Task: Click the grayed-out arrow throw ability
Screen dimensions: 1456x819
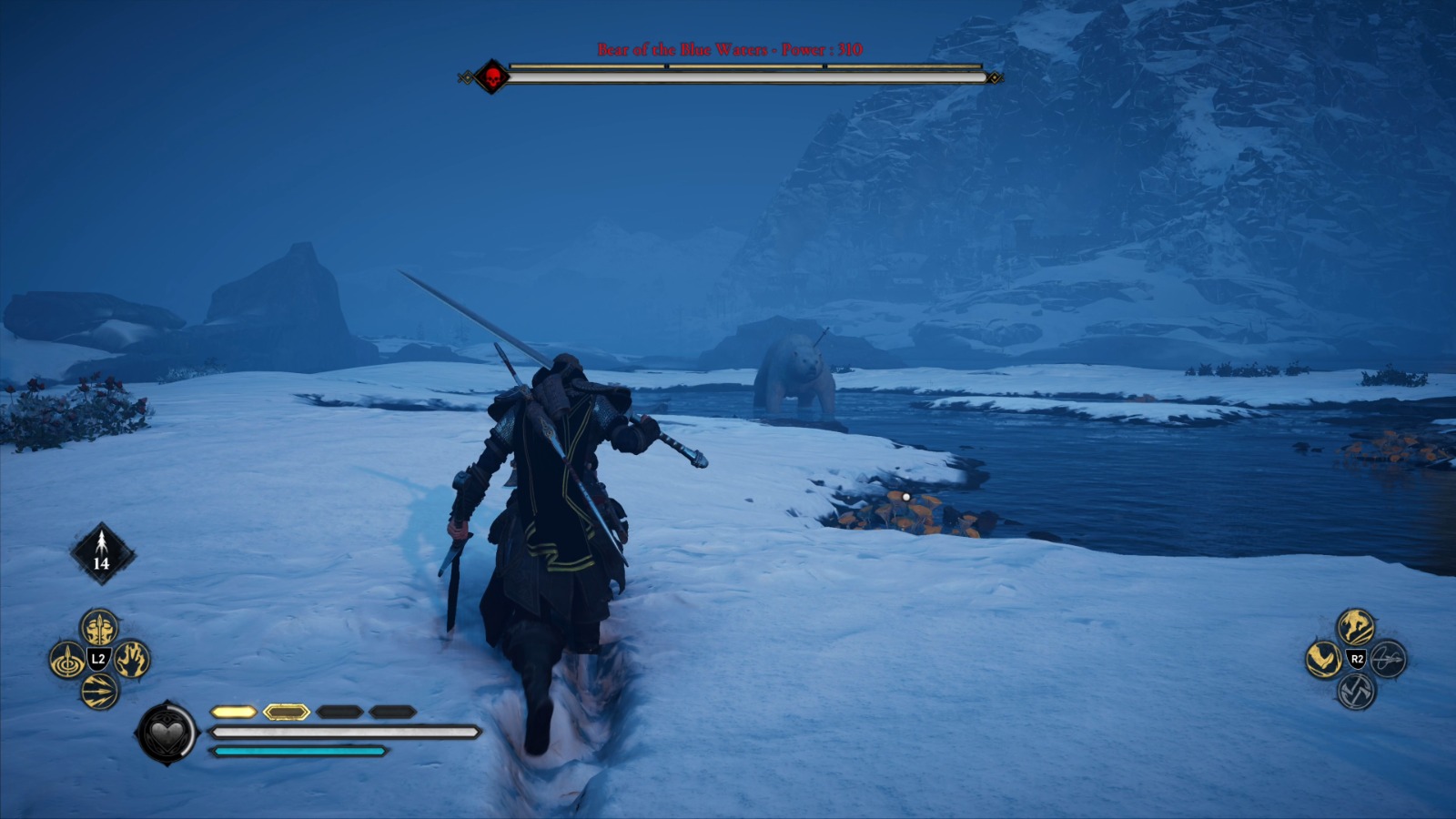Action: point(1387,660)
